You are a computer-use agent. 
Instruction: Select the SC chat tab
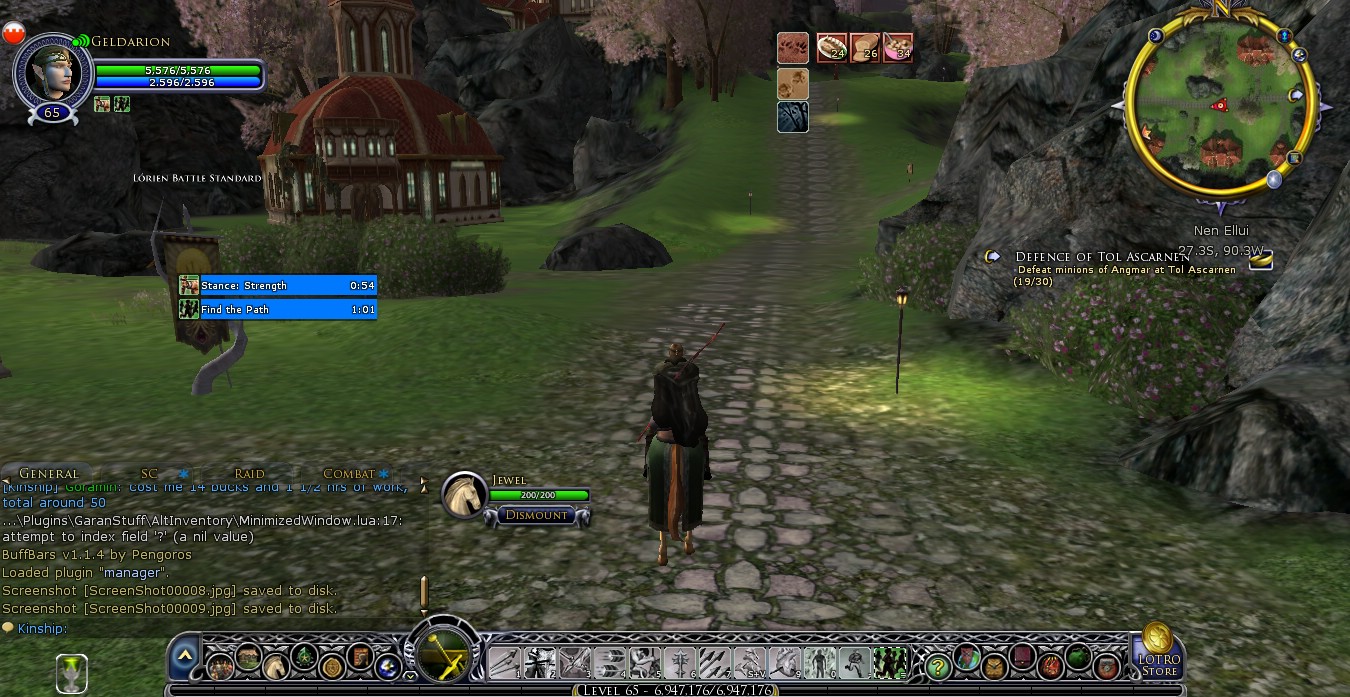149,473
